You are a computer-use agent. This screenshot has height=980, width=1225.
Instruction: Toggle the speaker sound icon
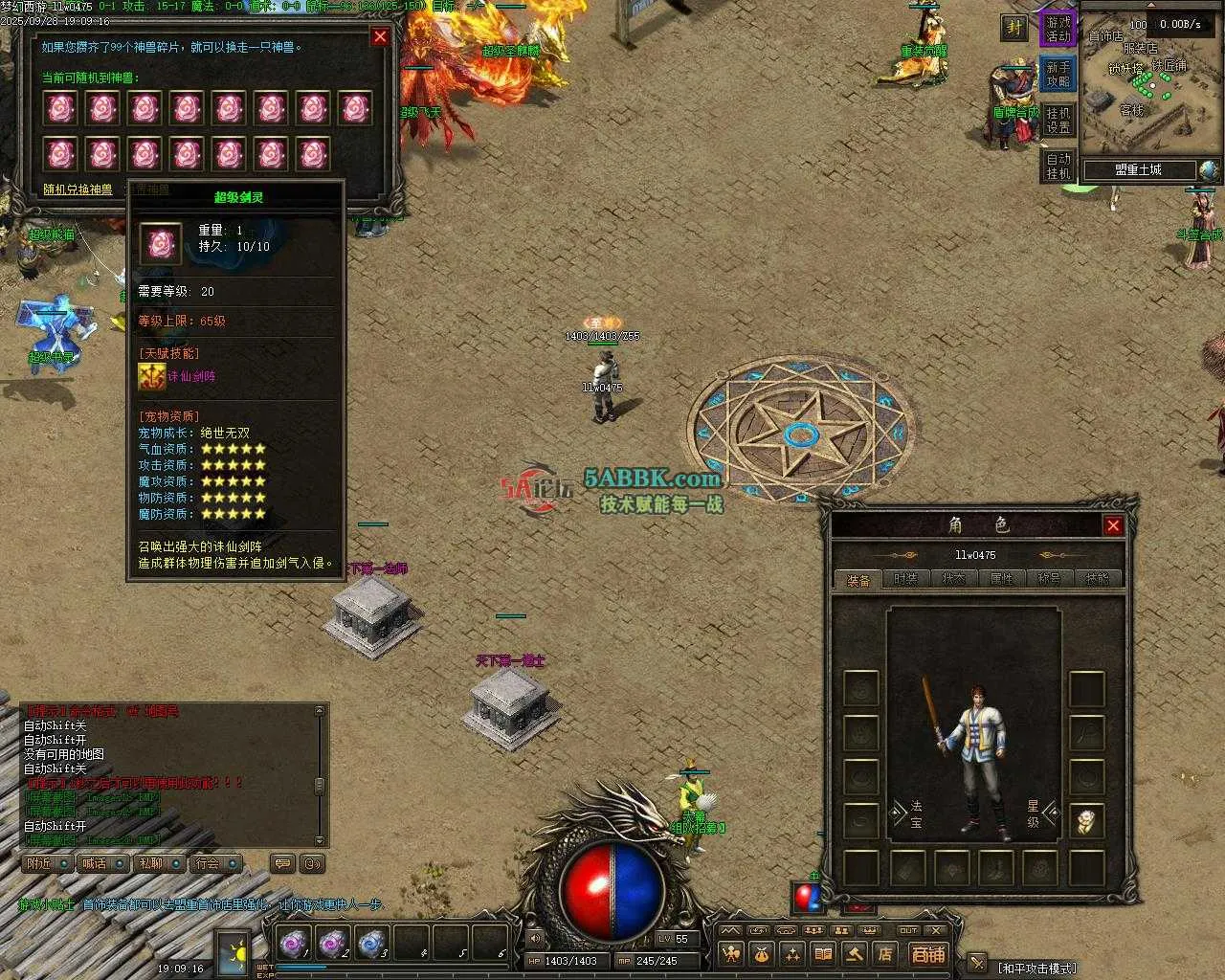[x=534, y=939]
